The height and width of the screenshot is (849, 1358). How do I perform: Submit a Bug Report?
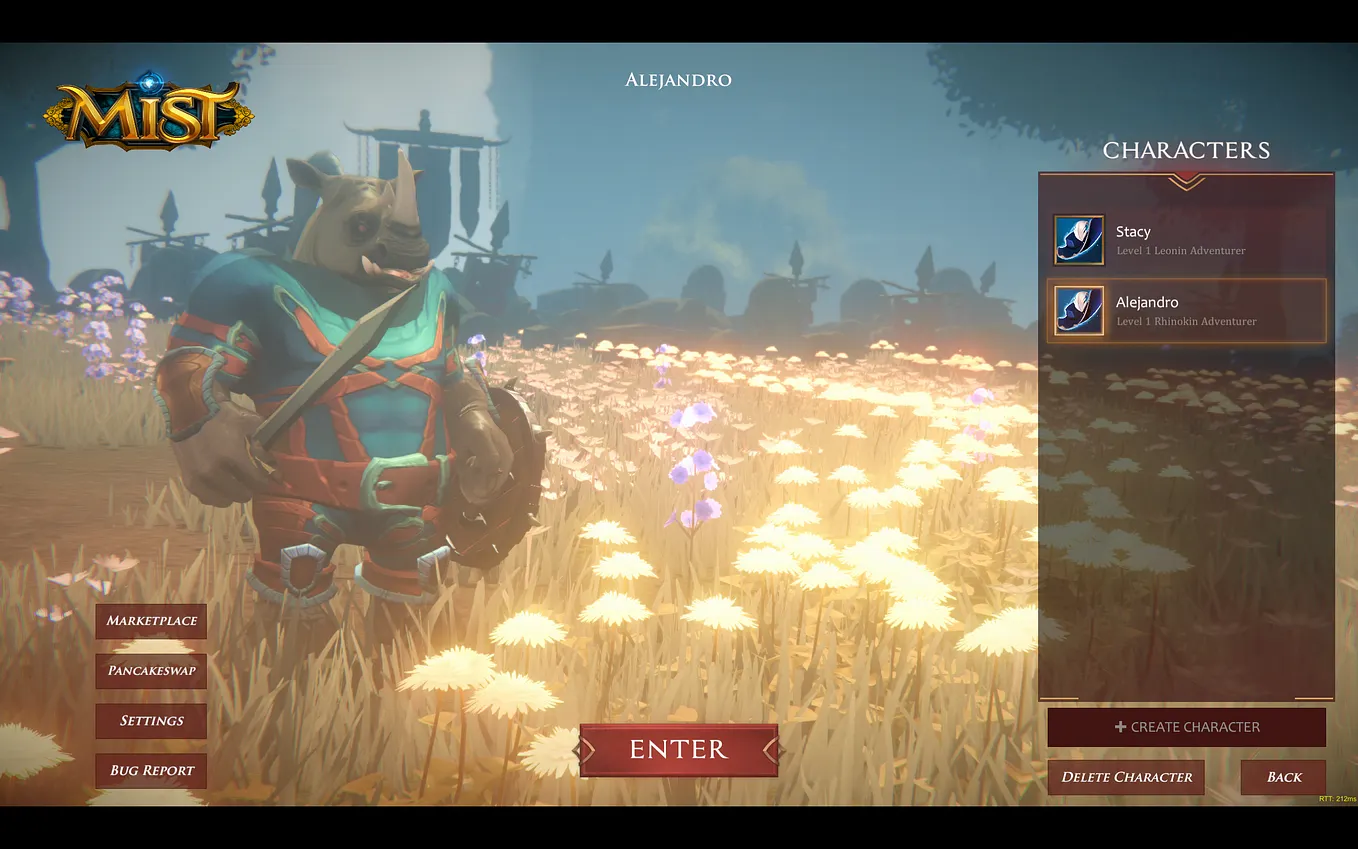point(151,771)
